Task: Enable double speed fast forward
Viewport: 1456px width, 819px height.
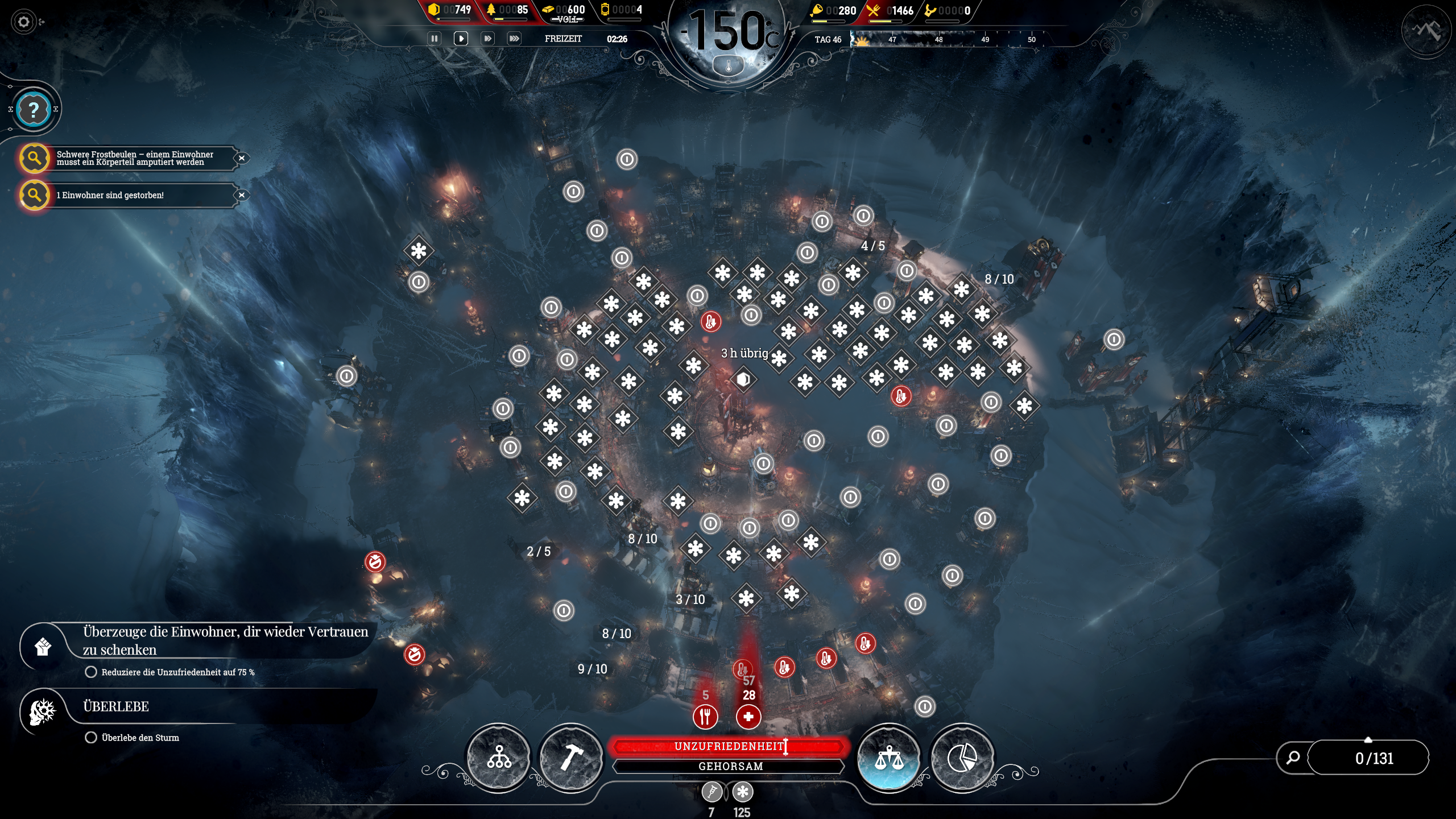Action: pos(488,39)
